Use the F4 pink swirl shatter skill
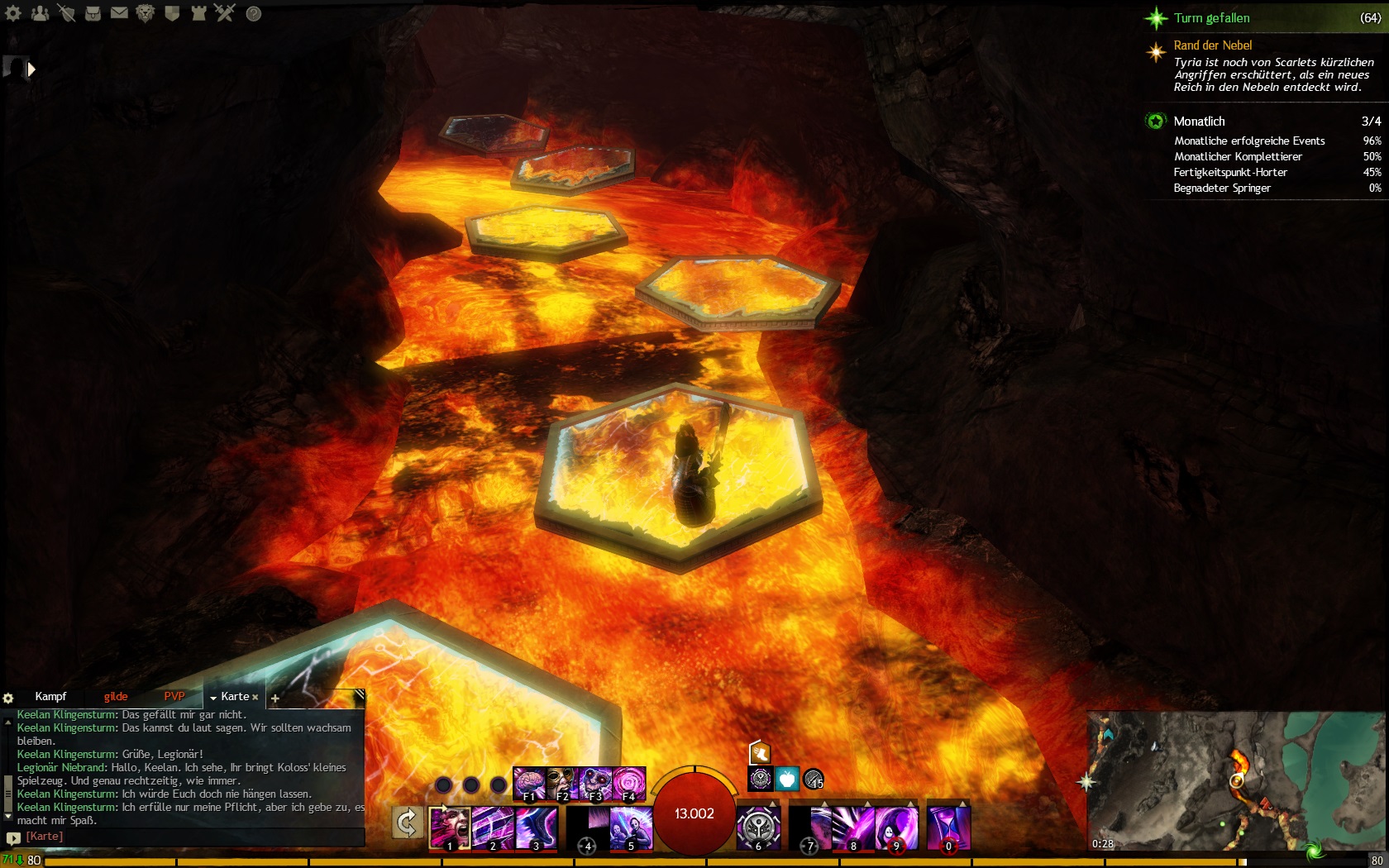 pos(628,783)
